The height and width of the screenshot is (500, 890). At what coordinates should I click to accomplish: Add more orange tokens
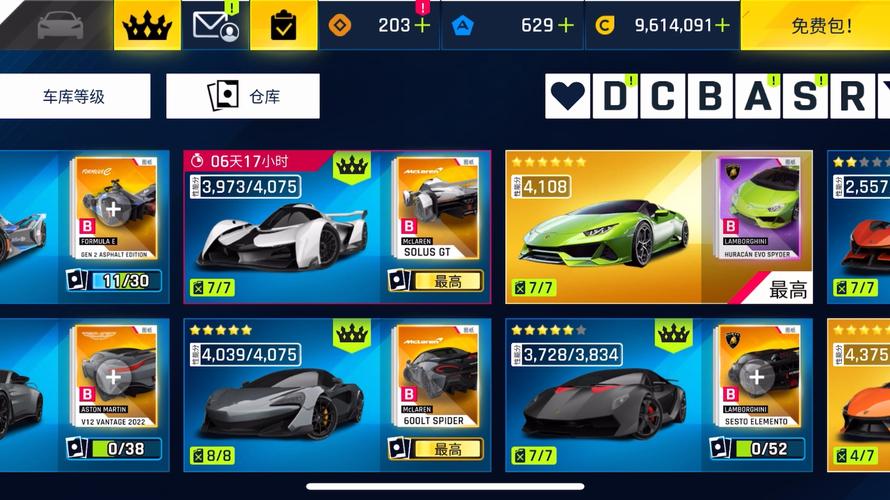[422, 25]
